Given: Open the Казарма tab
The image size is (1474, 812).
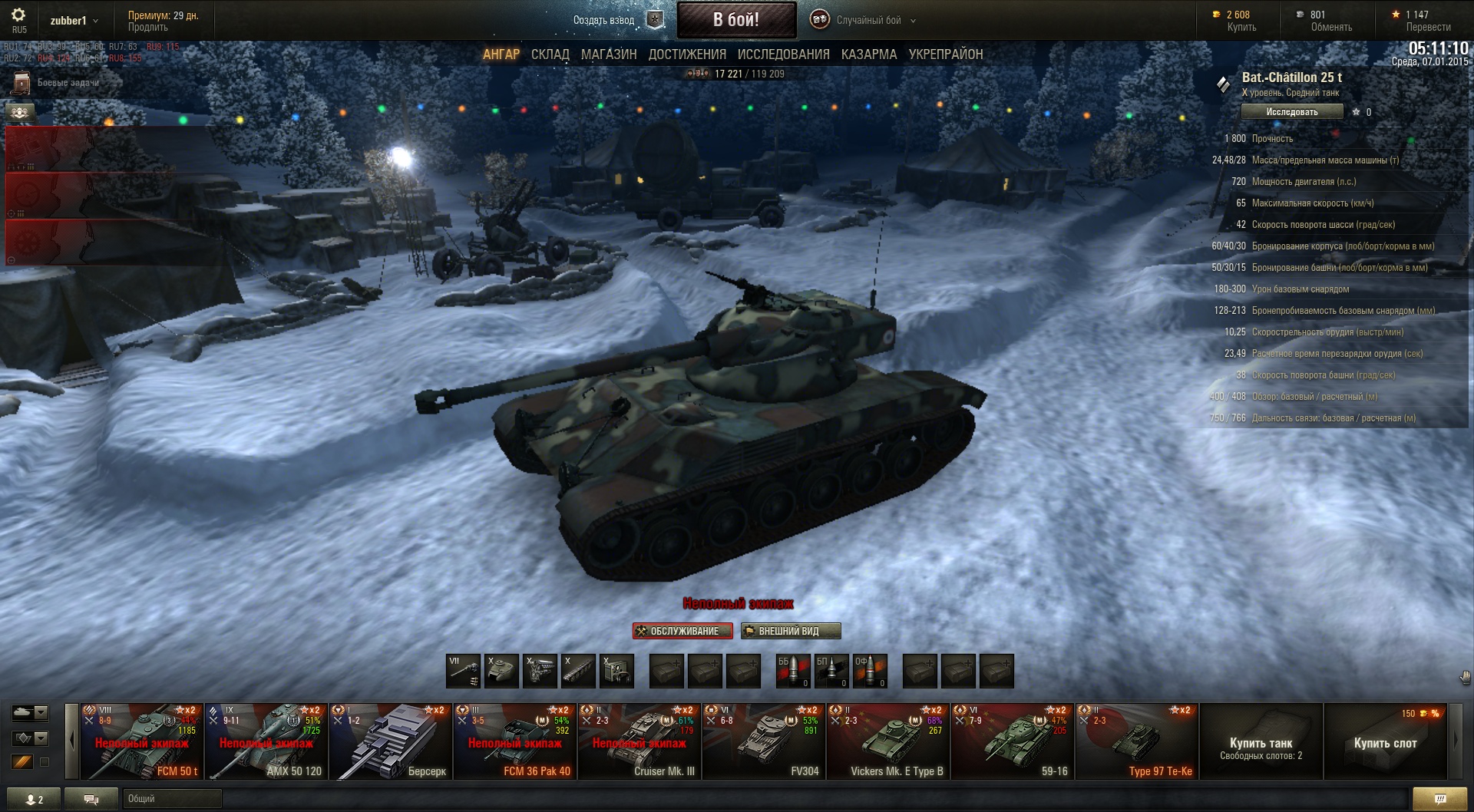Looking at the screenshot, I should pyautogui.click(x=868, y=54).
